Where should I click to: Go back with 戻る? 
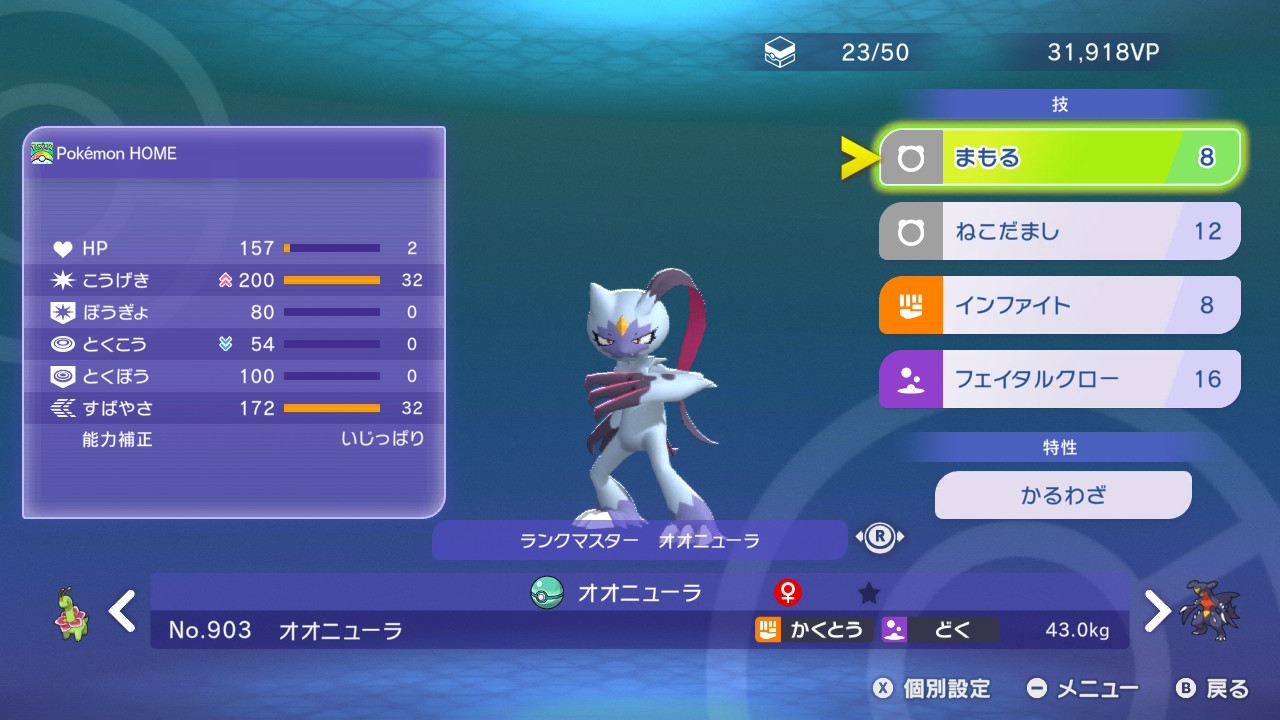1214,689
